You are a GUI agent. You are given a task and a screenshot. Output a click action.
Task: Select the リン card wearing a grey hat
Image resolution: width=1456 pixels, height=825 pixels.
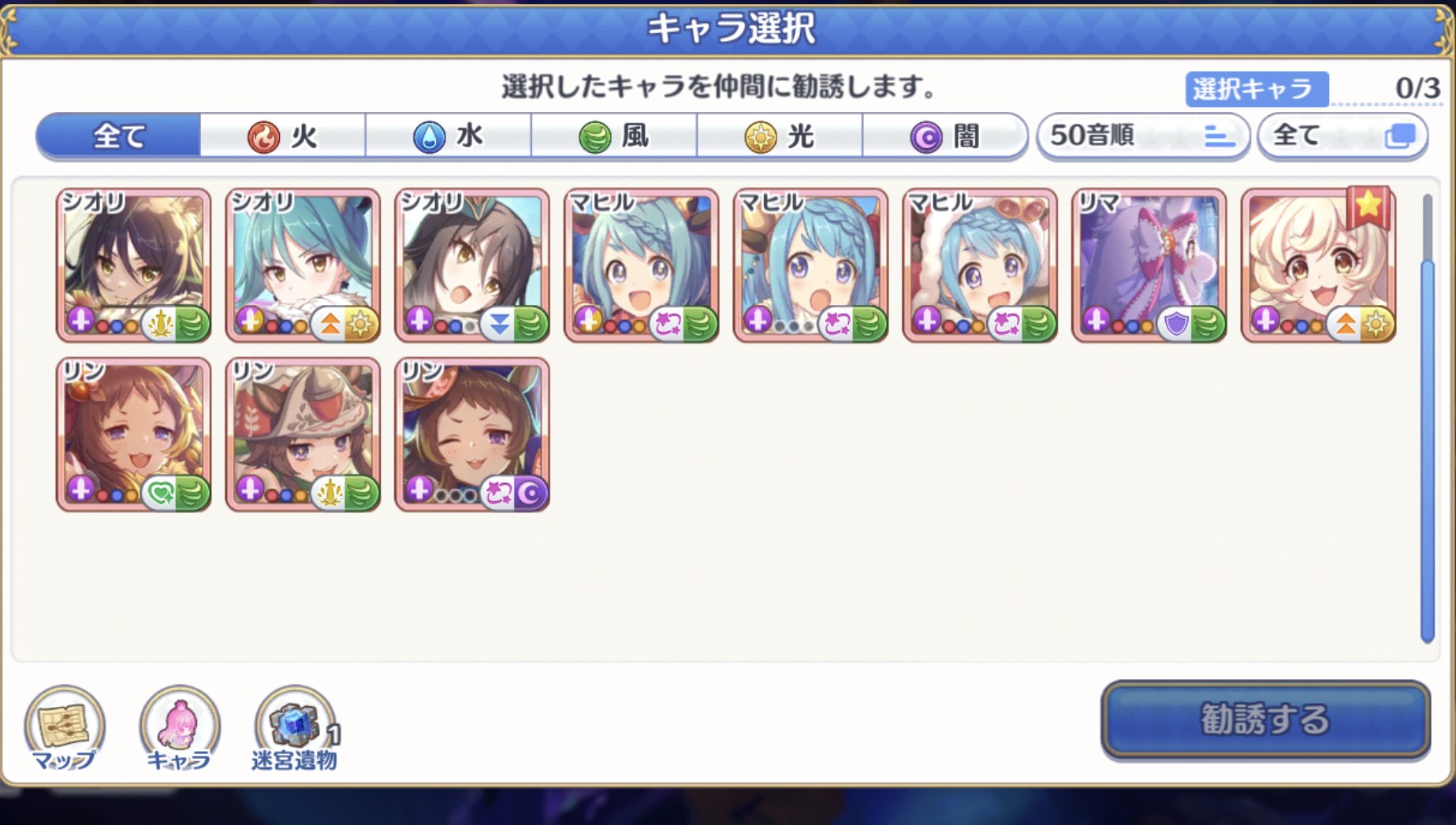point(303,434)
